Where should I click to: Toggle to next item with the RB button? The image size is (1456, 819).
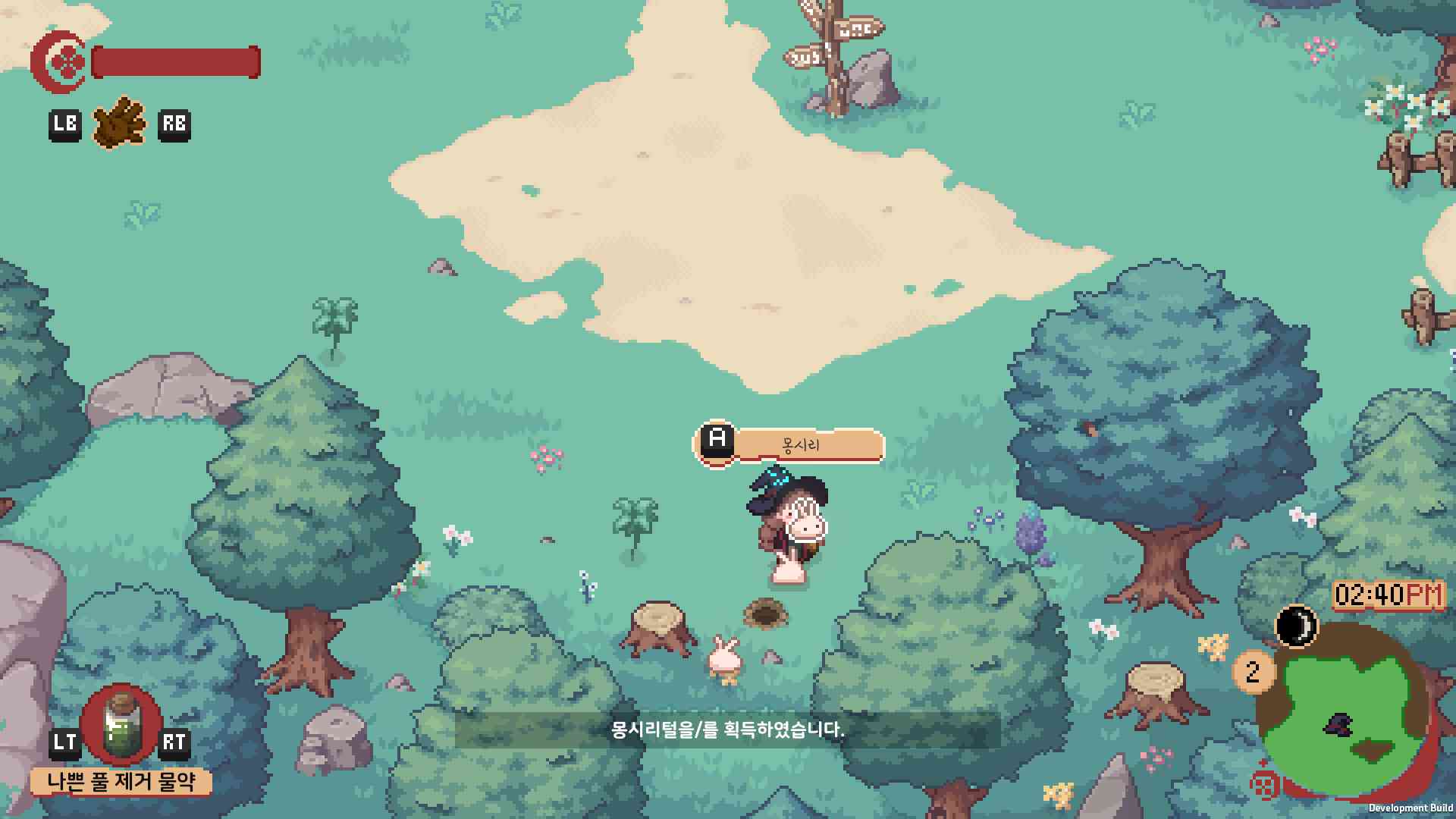175,124
